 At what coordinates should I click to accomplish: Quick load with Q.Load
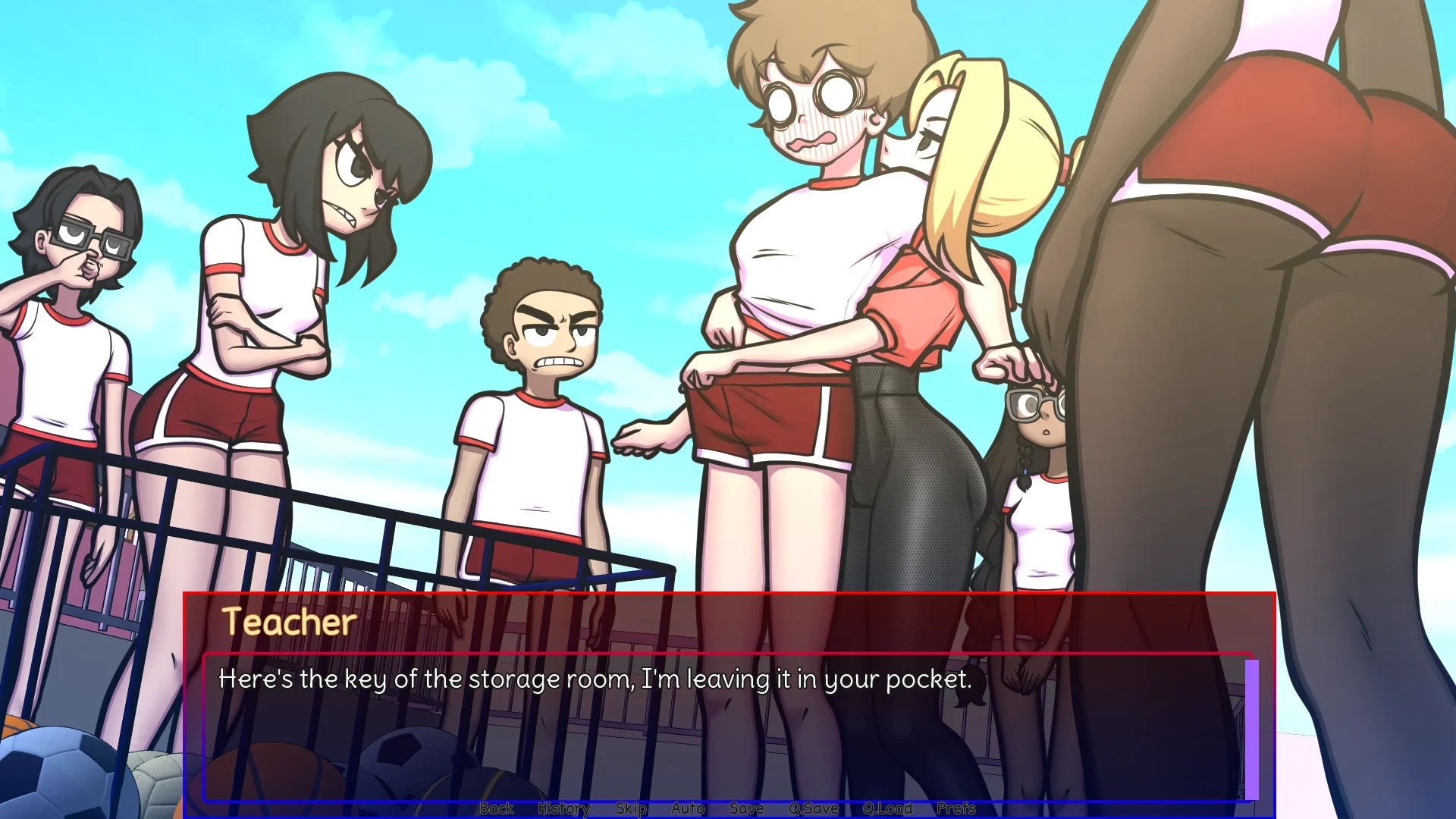point(887,808)
